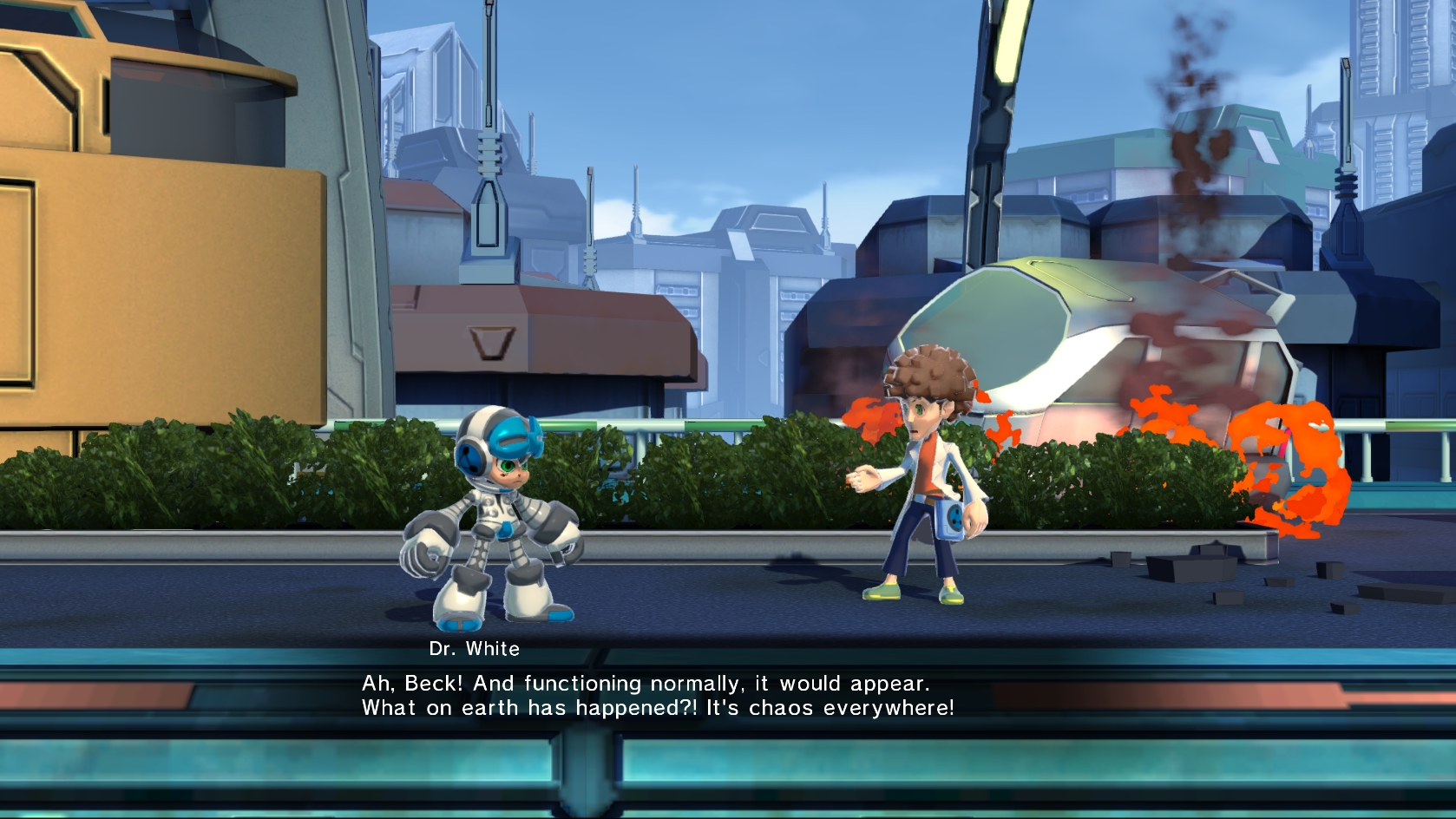Select the 'Dr. White' name label

[x=475, y=647]
